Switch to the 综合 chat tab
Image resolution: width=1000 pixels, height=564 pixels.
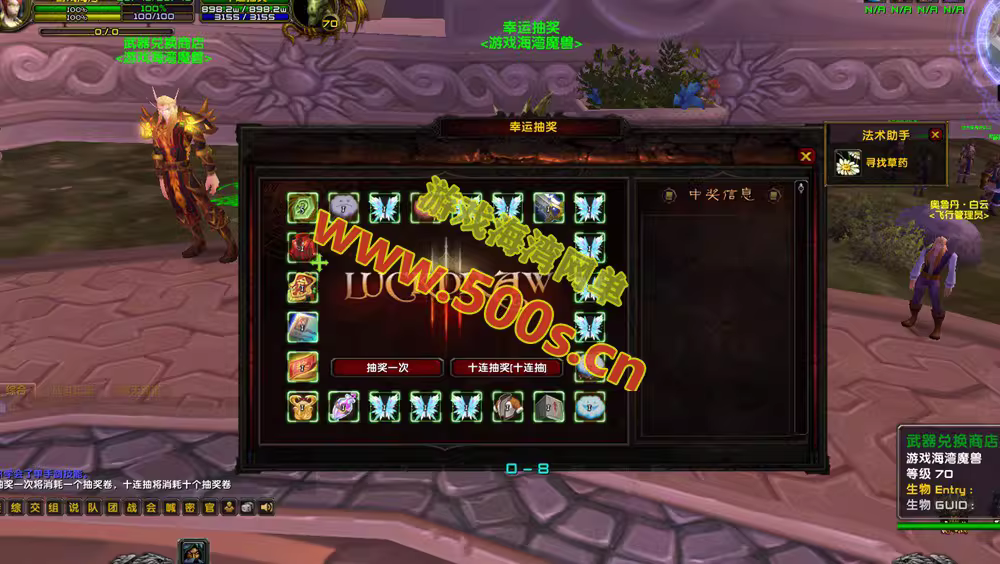coord(16,391)
